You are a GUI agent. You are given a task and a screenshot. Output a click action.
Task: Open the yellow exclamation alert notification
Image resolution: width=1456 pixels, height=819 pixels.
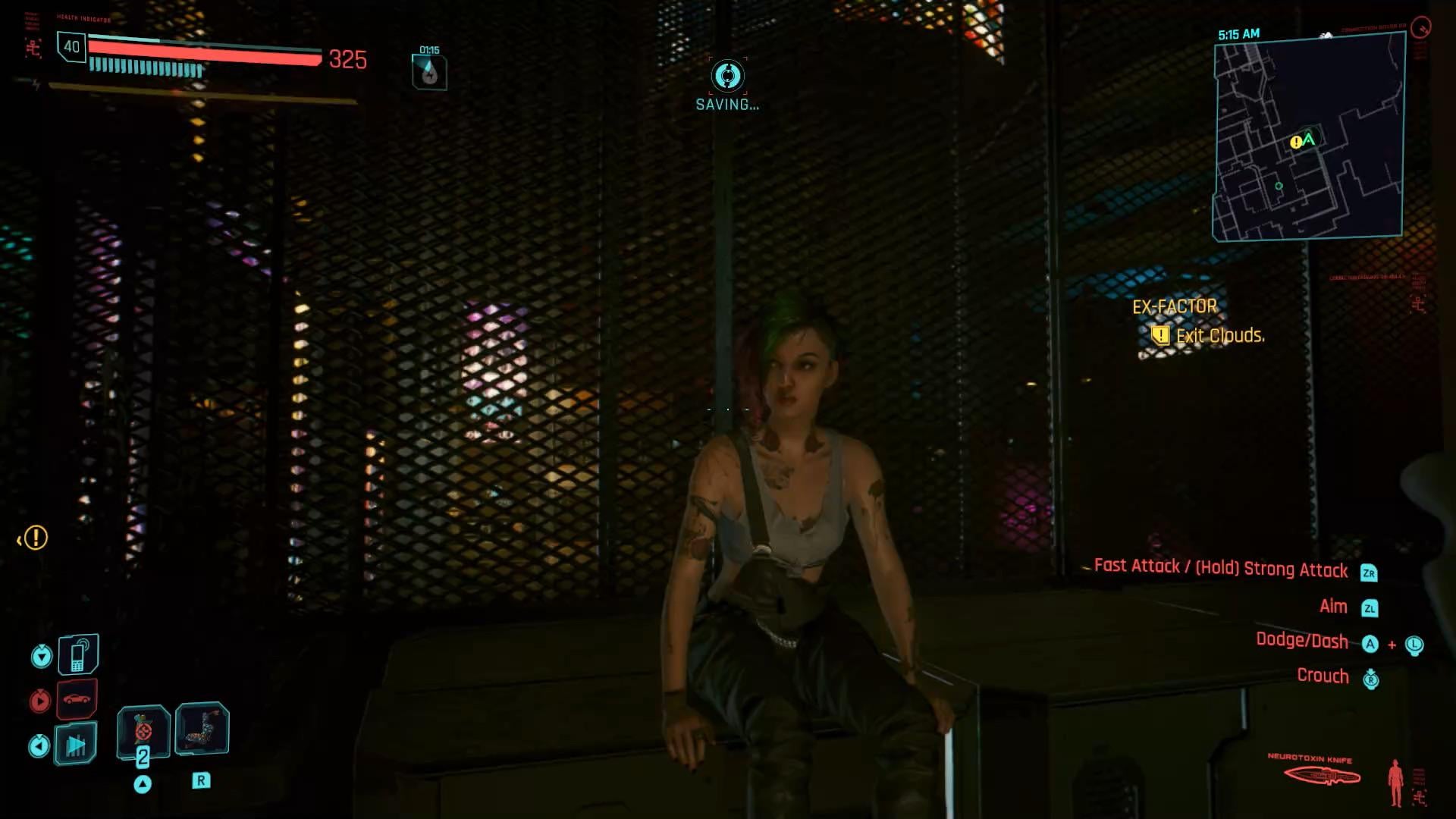click(35, 538)
